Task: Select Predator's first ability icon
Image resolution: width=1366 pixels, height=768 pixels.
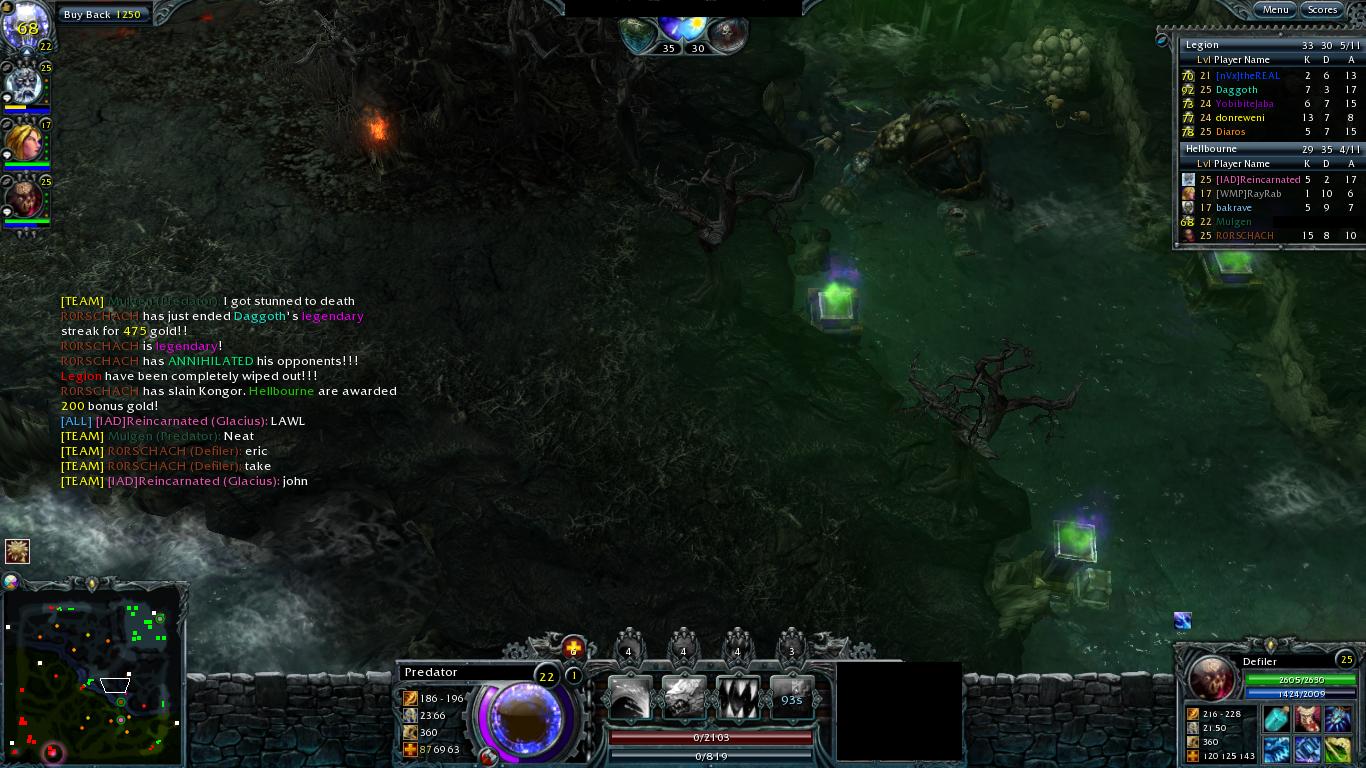Action: coord(630,695)
